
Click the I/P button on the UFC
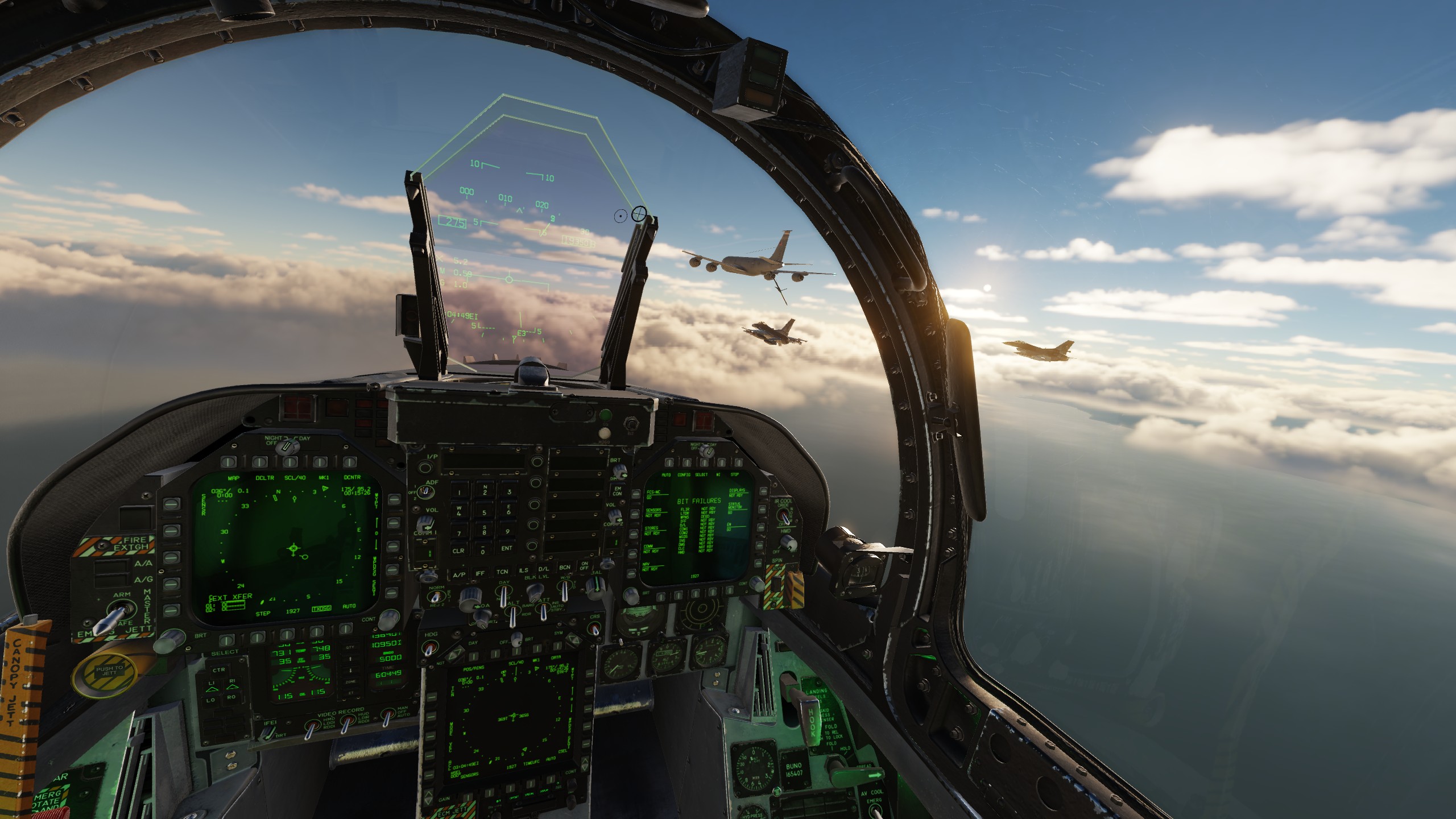(425, 468)
